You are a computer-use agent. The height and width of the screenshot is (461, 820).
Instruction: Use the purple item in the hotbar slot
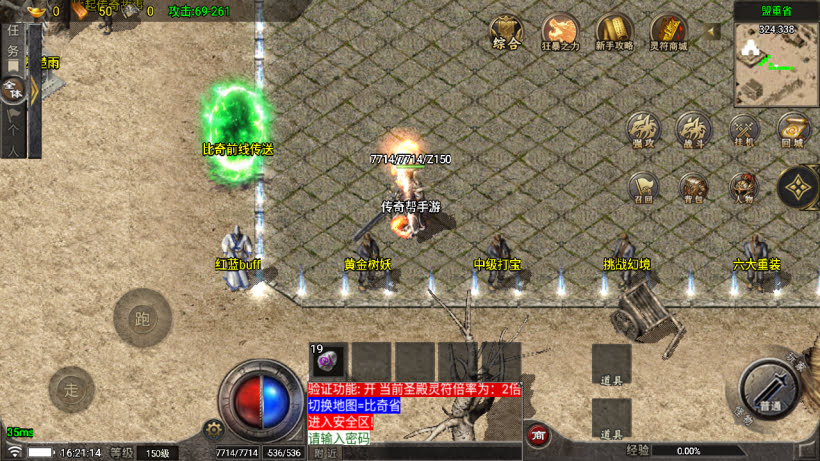point(328,361)
